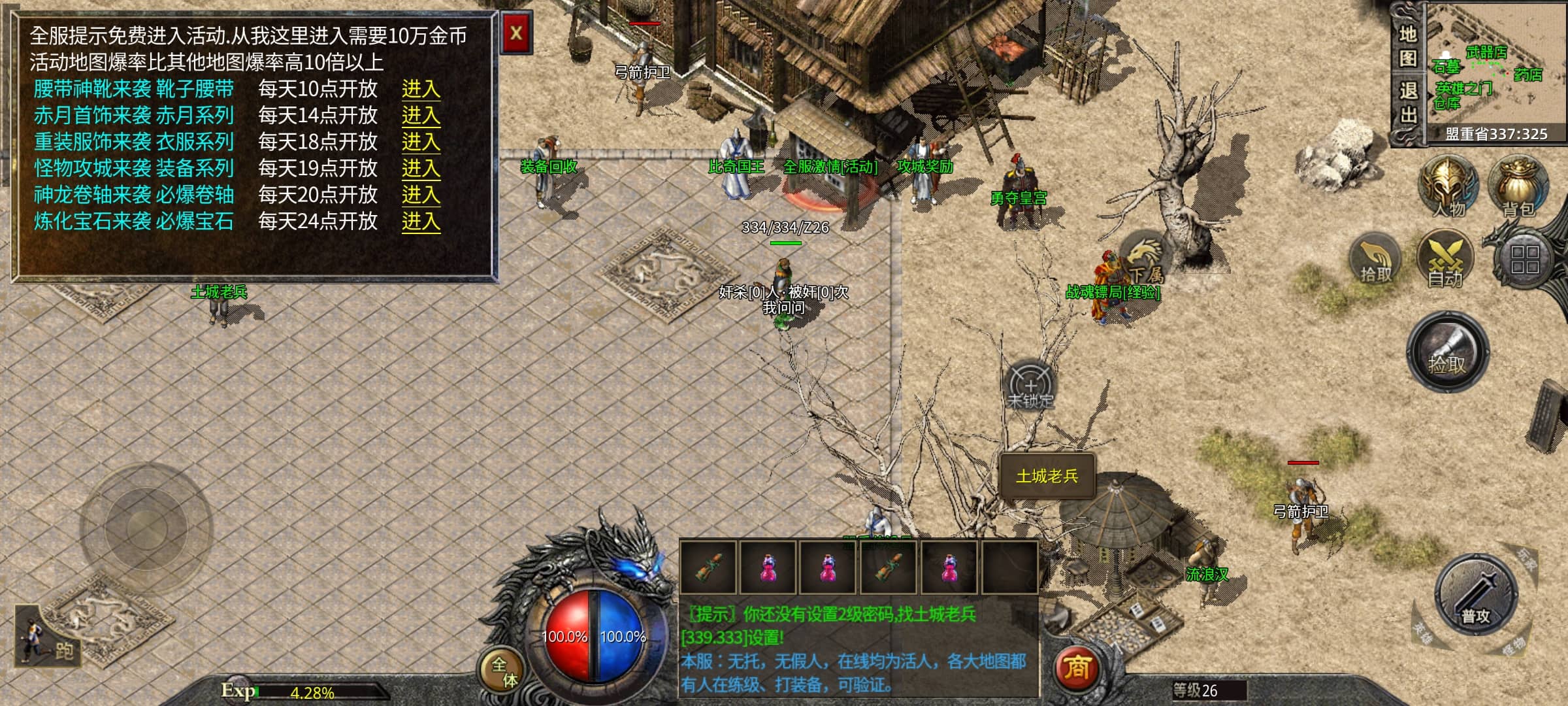
Task: Activate the 普攻 basic attack button
Action: [1477, 596]
